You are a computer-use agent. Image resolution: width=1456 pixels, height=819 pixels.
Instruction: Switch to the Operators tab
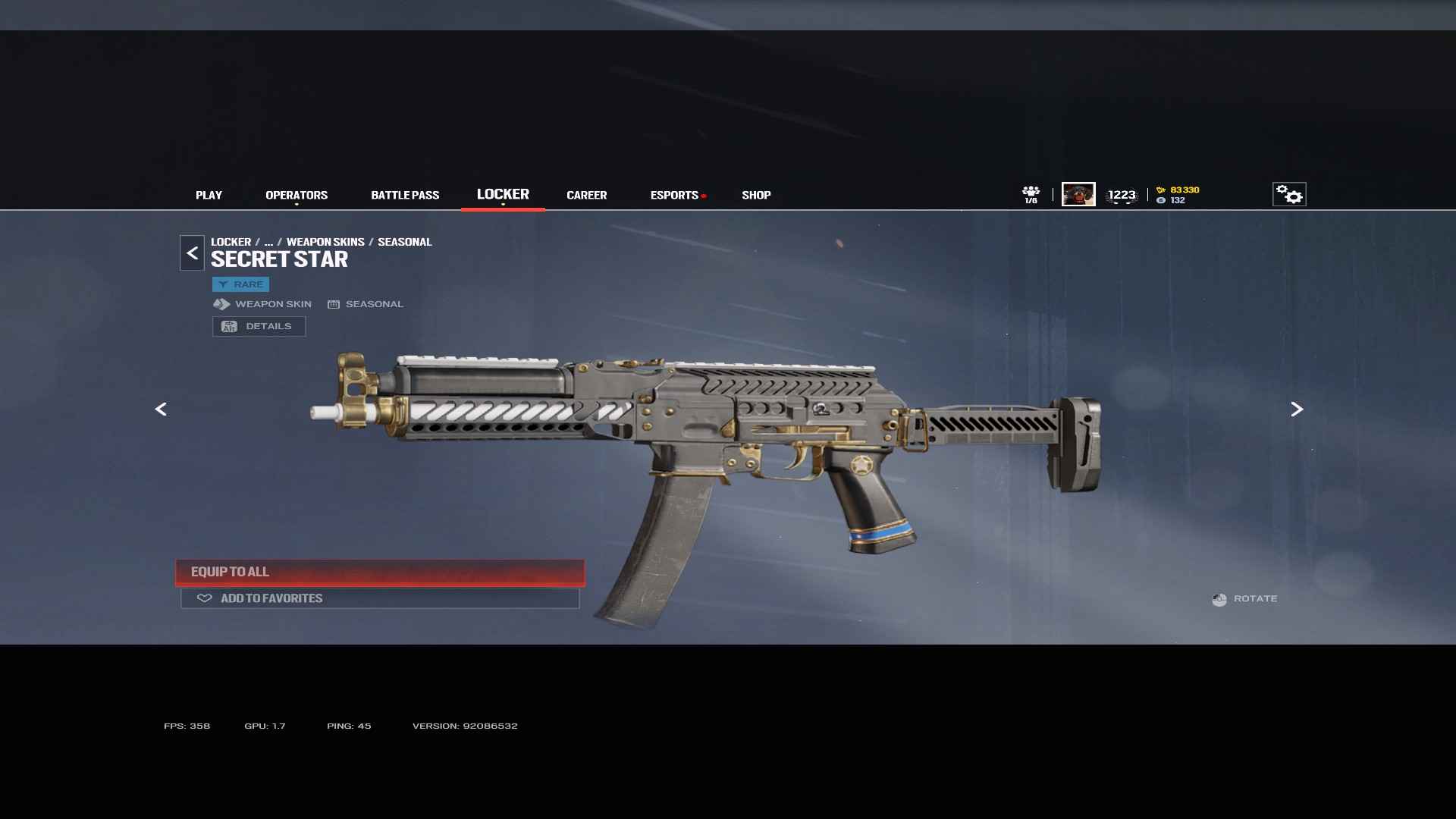pos(297,195)
